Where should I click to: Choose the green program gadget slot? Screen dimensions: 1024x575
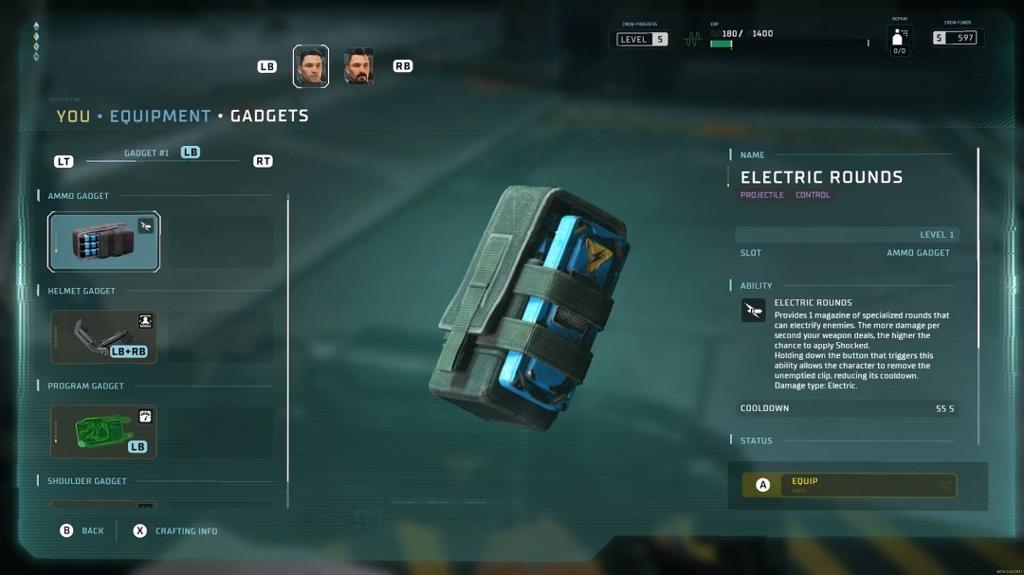[x=104, y=432]
